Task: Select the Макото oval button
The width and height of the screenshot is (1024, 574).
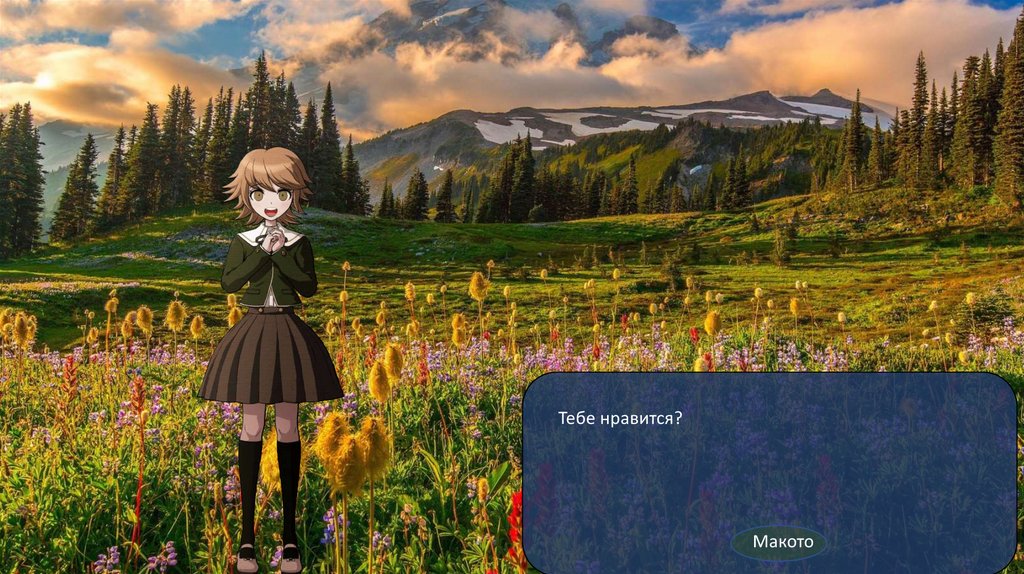Action: [x=779, y=543]
